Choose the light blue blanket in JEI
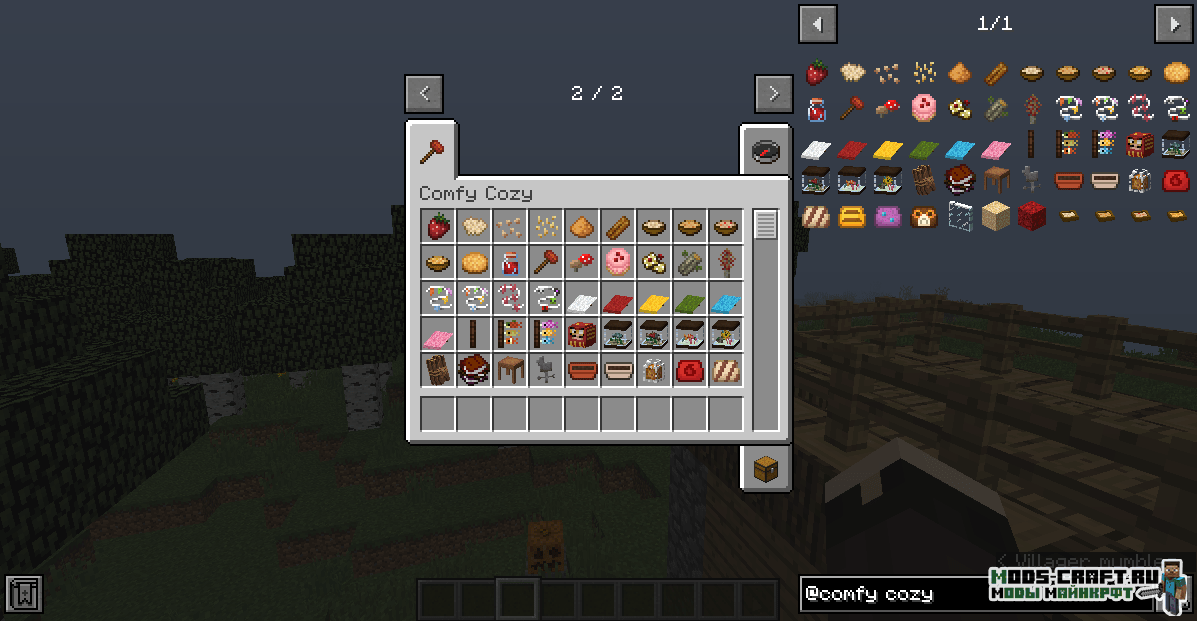Screen dimensions: 1197x621 tap(959, 150)
